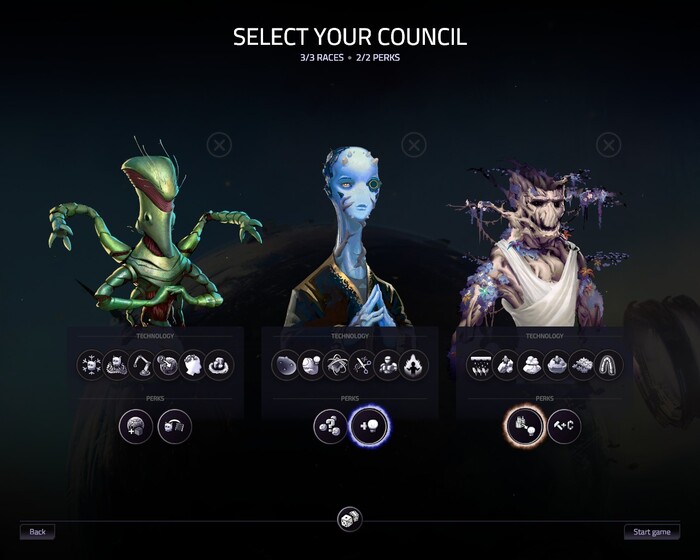Select the snowflake technology icon
The image size is (700, 560).
point(92,365)
